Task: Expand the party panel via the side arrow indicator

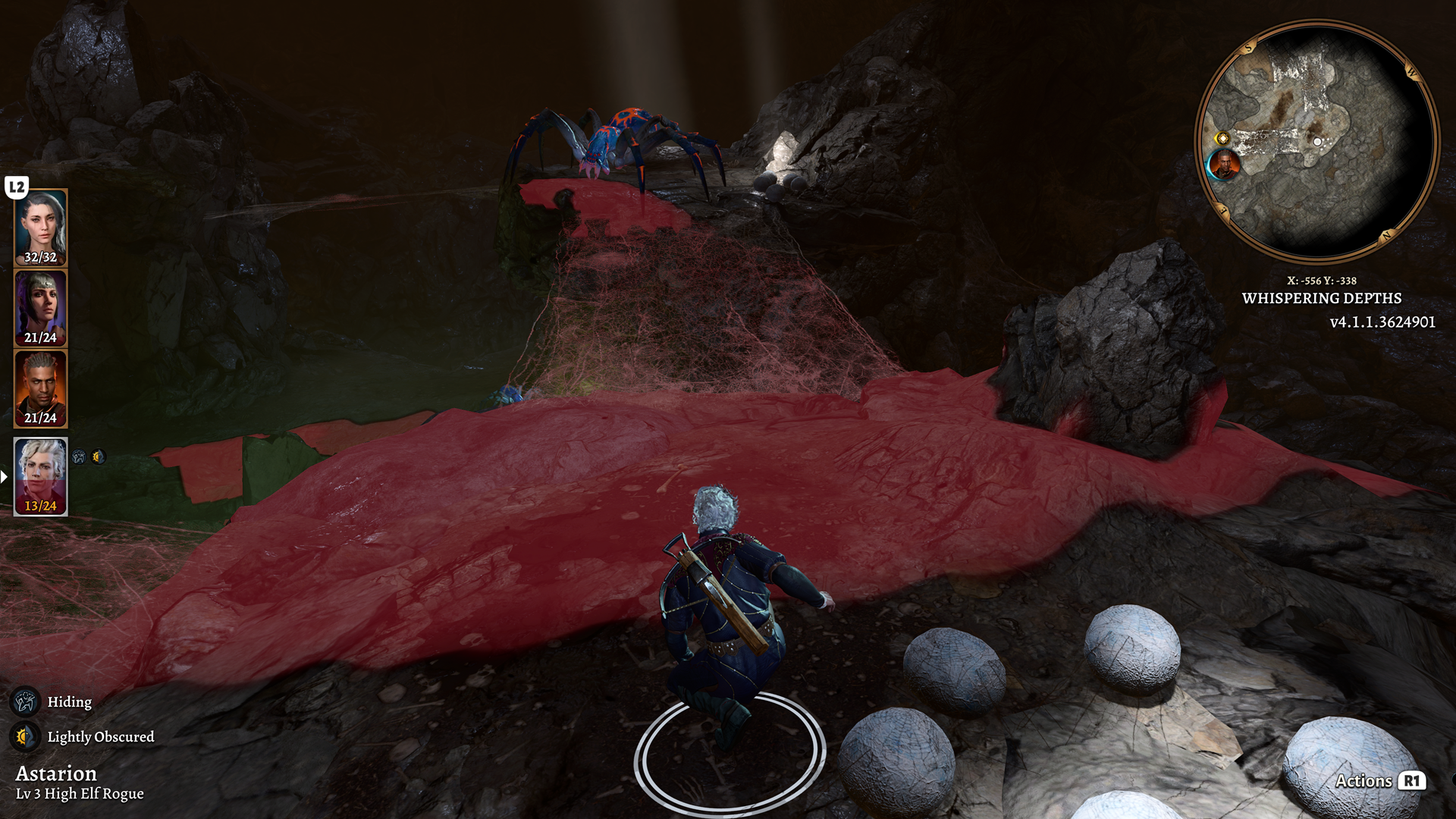Action: (4, 476)
